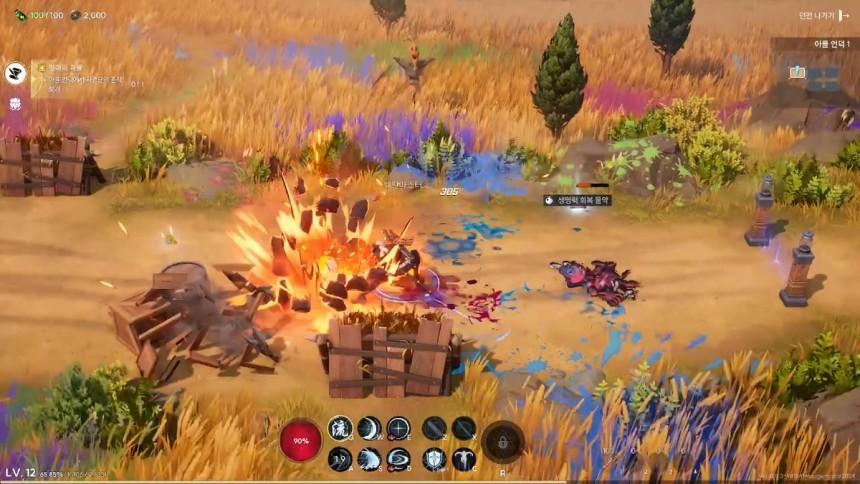This screenshot has width=860, height=484.
Task: Use the swirling ring D skill
Action: [x=398, y=459]
